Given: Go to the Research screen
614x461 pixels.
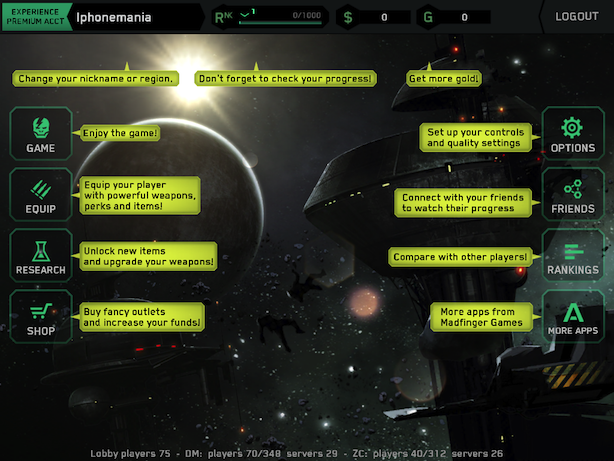Looking at the screenshot, I should click(x=41, y=255).
